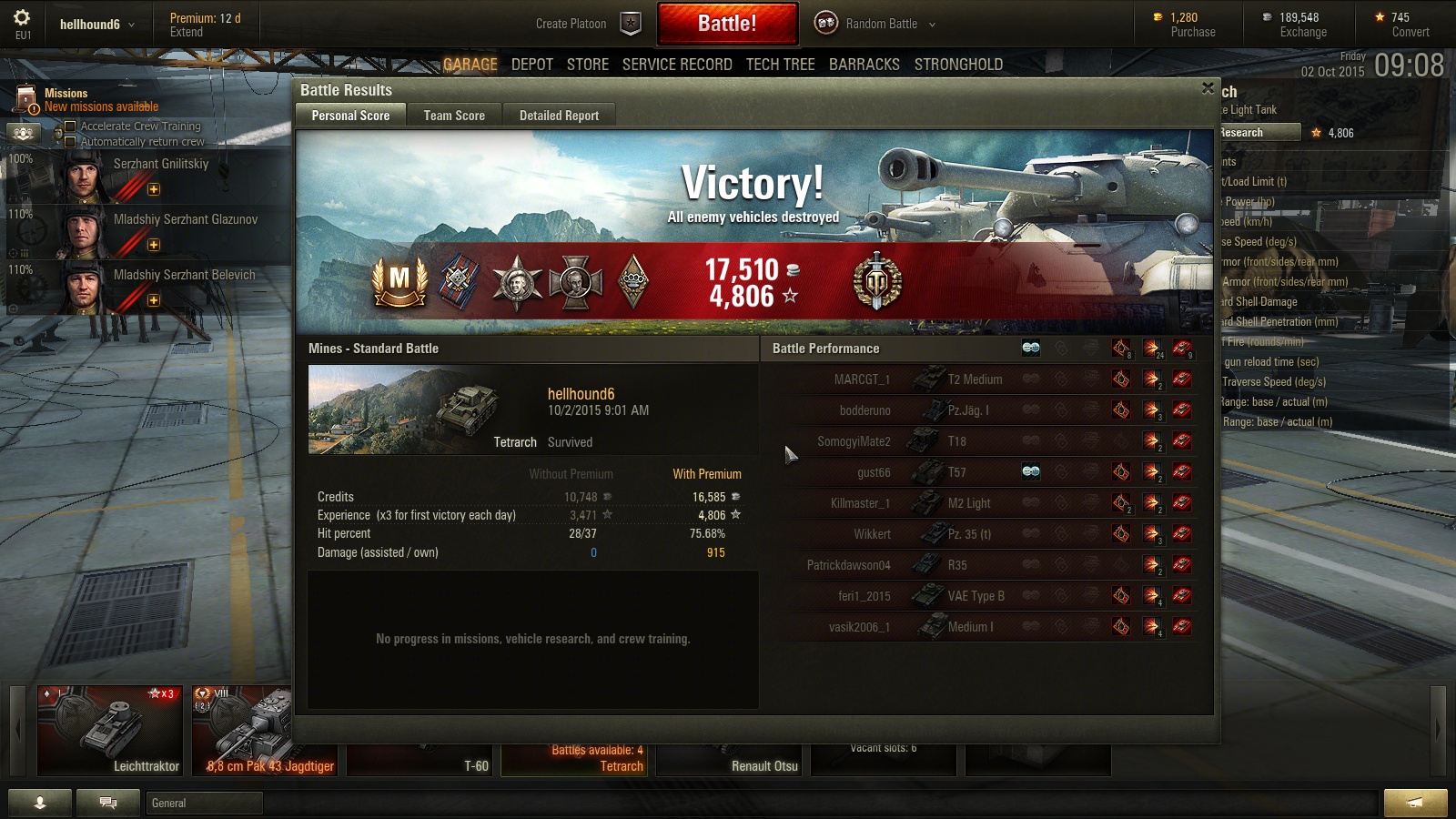Open the Service Record
This screenshot has height=819, width=1456.
[x=677, y=65]
